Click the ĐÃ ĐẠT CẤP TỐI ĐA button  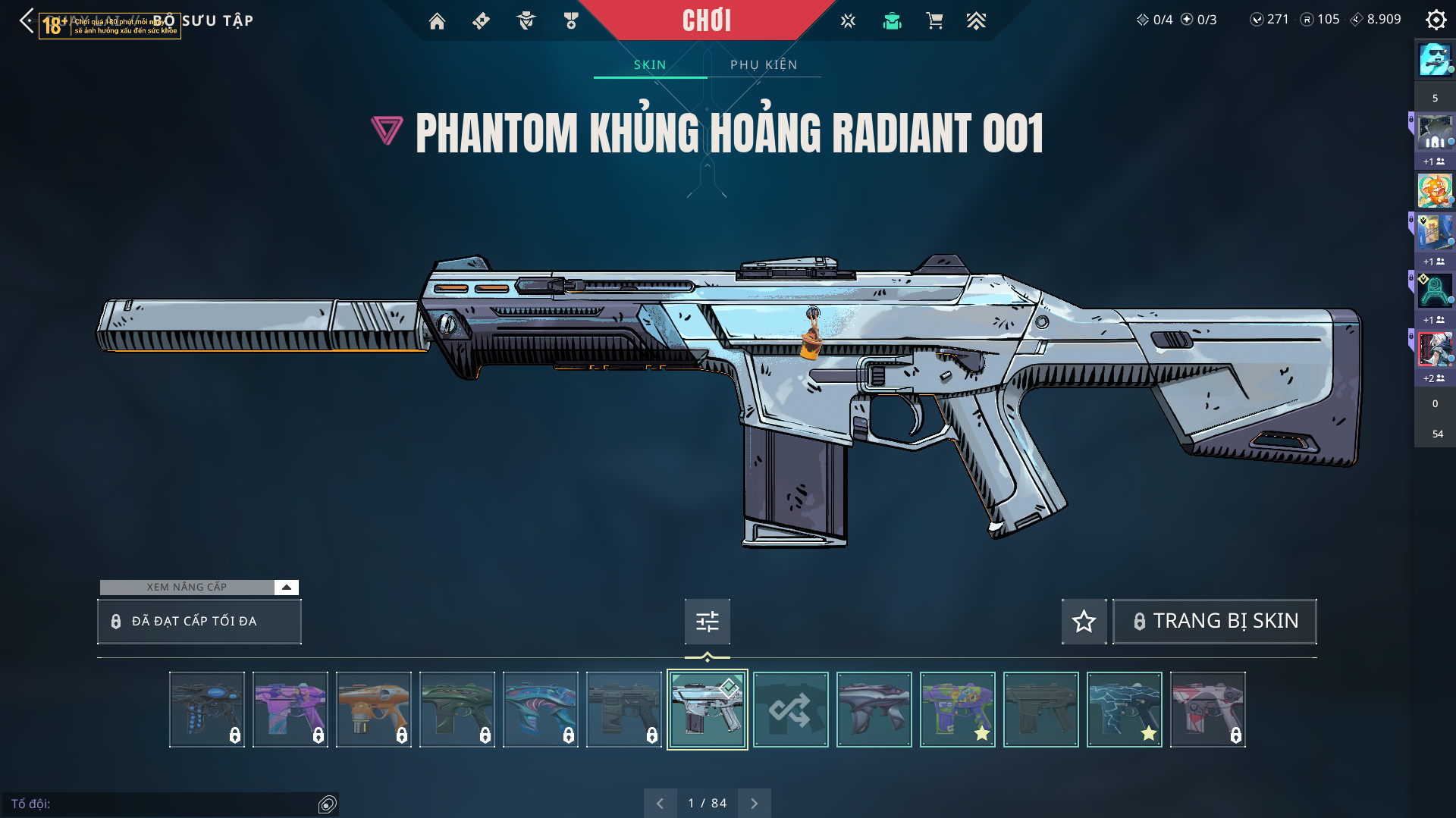click(x=199, y=622)
